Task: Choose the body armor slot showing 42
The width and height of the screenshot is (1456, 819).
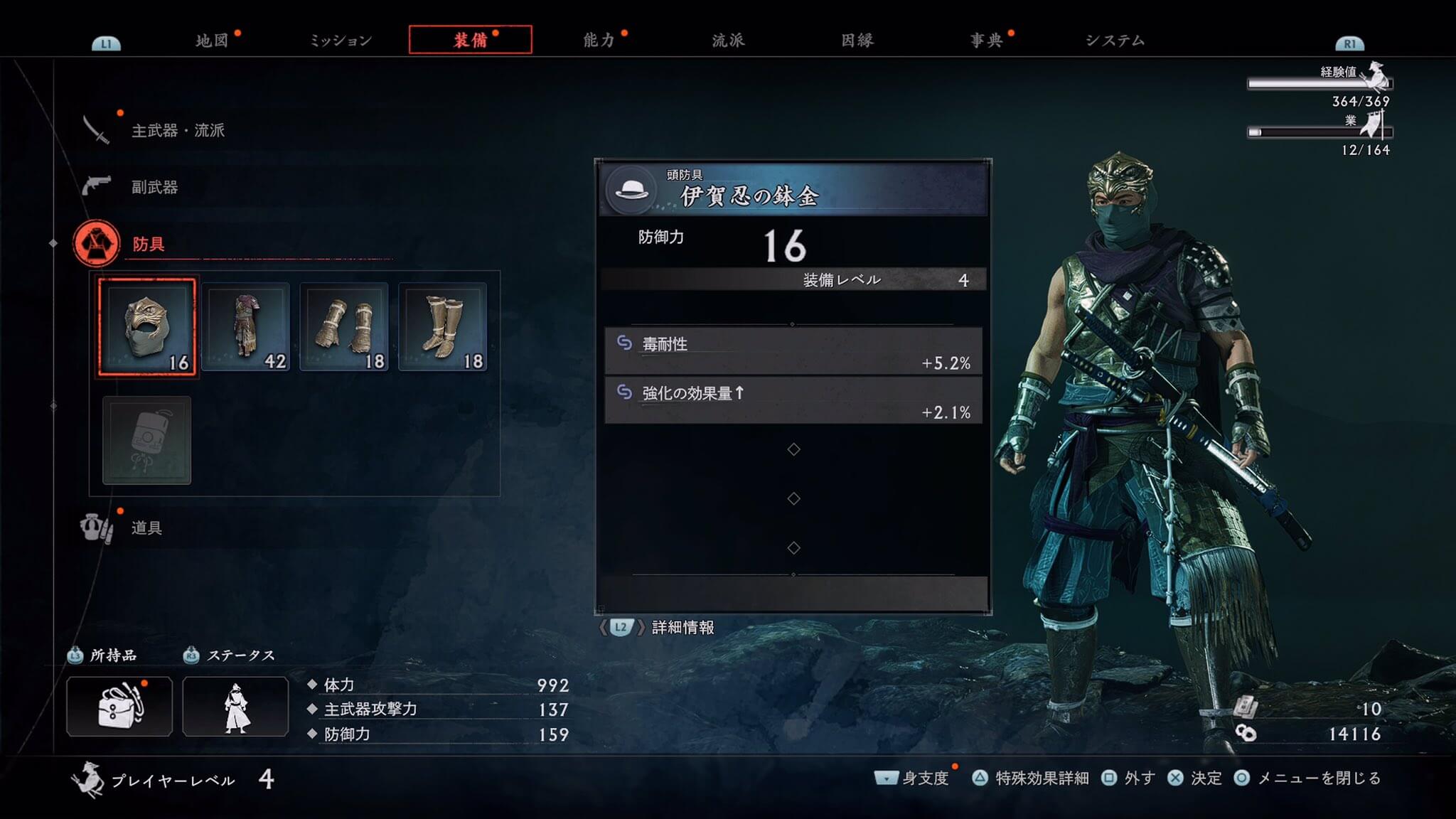Action: pyautogui.click(x=245, y=327)
